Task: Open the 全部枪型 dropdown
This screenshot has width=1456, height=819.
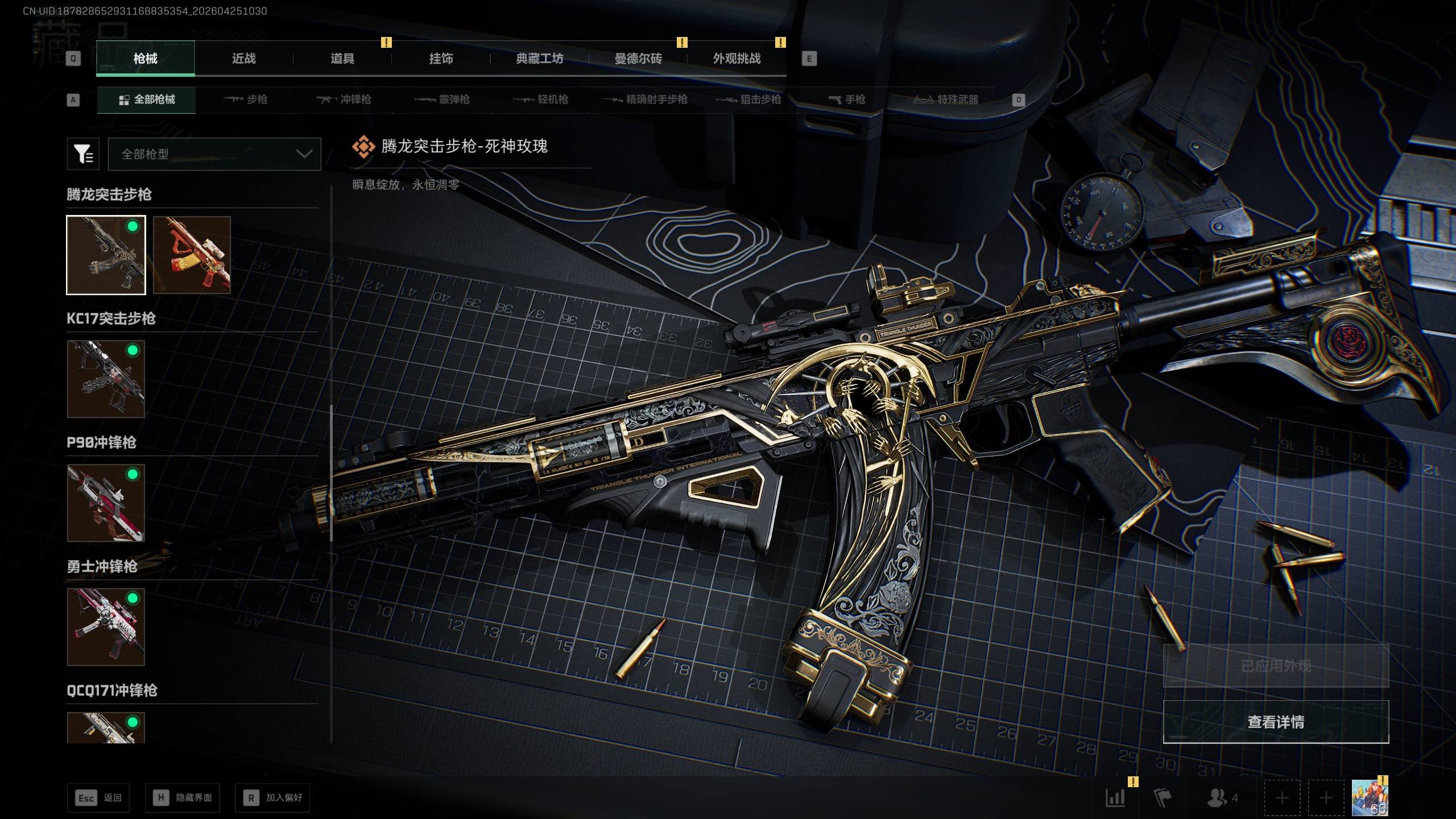Action: (214, 154)
